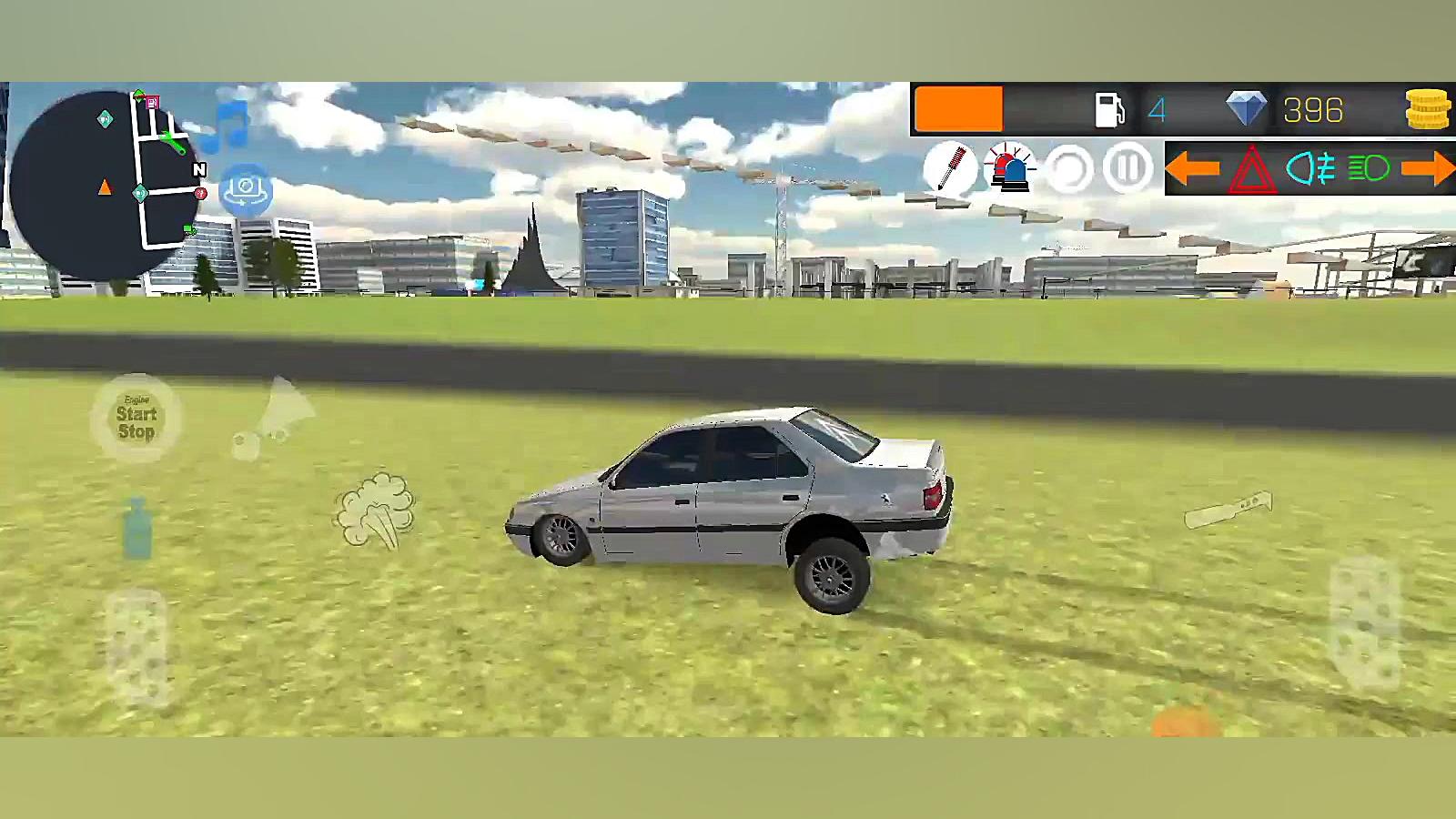Activate the smoke cloud button

click(375, 510)
